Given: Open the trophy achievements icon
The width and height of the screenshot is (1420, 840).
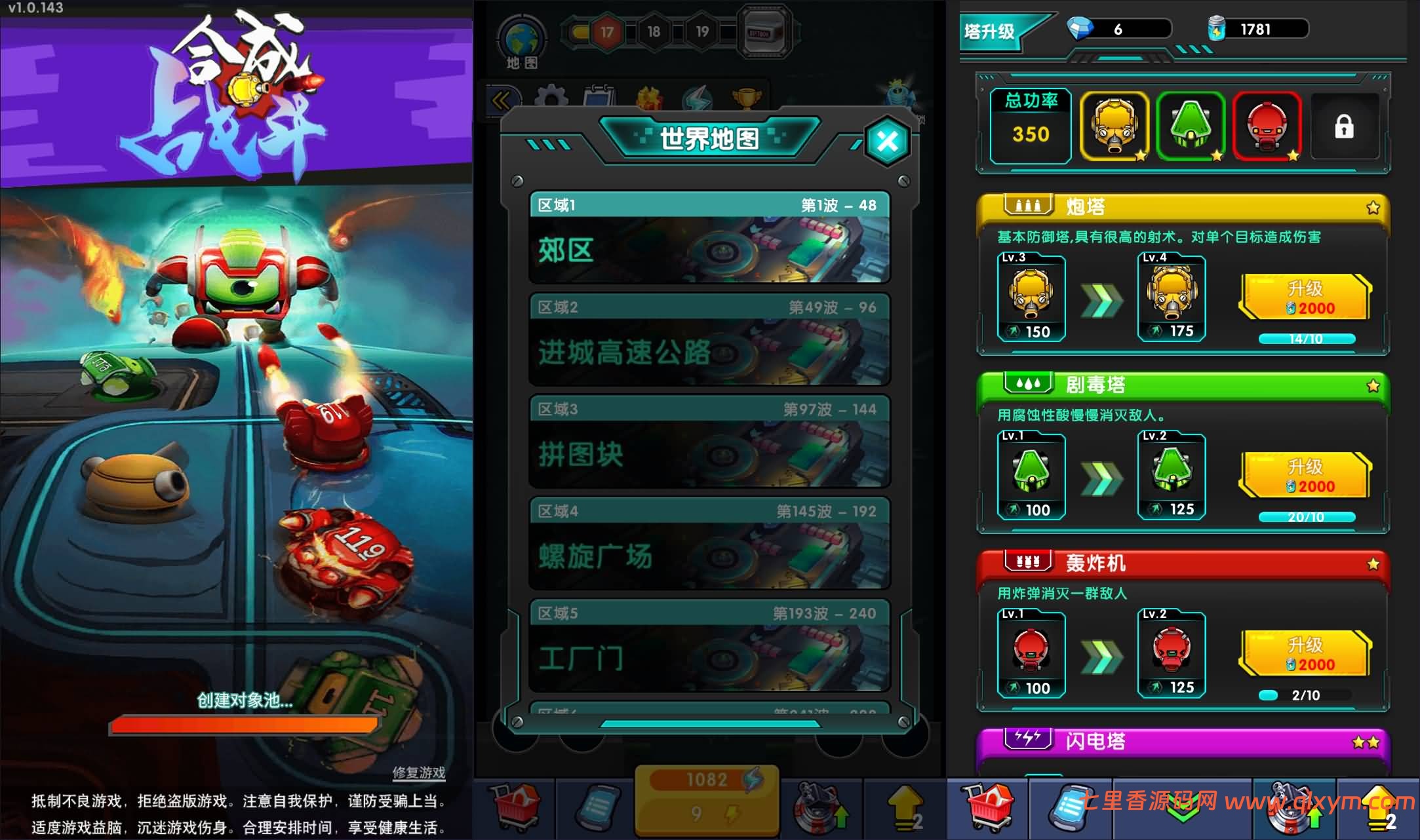Looking at the screenshot, I should pos(747,98).
